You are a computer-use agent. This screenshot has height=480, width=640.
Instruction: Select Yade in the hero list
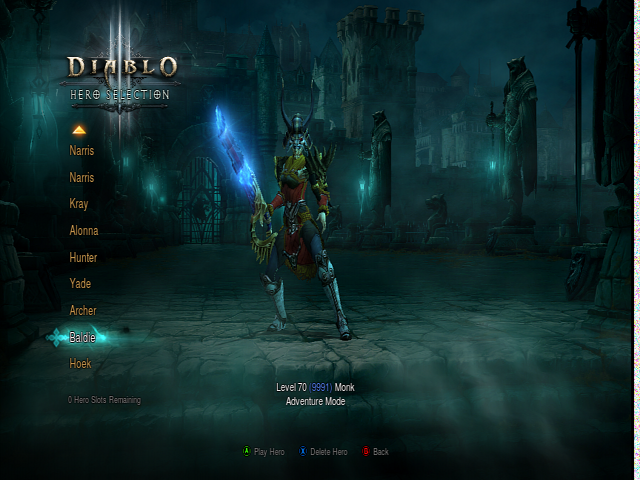coord(80,284)
